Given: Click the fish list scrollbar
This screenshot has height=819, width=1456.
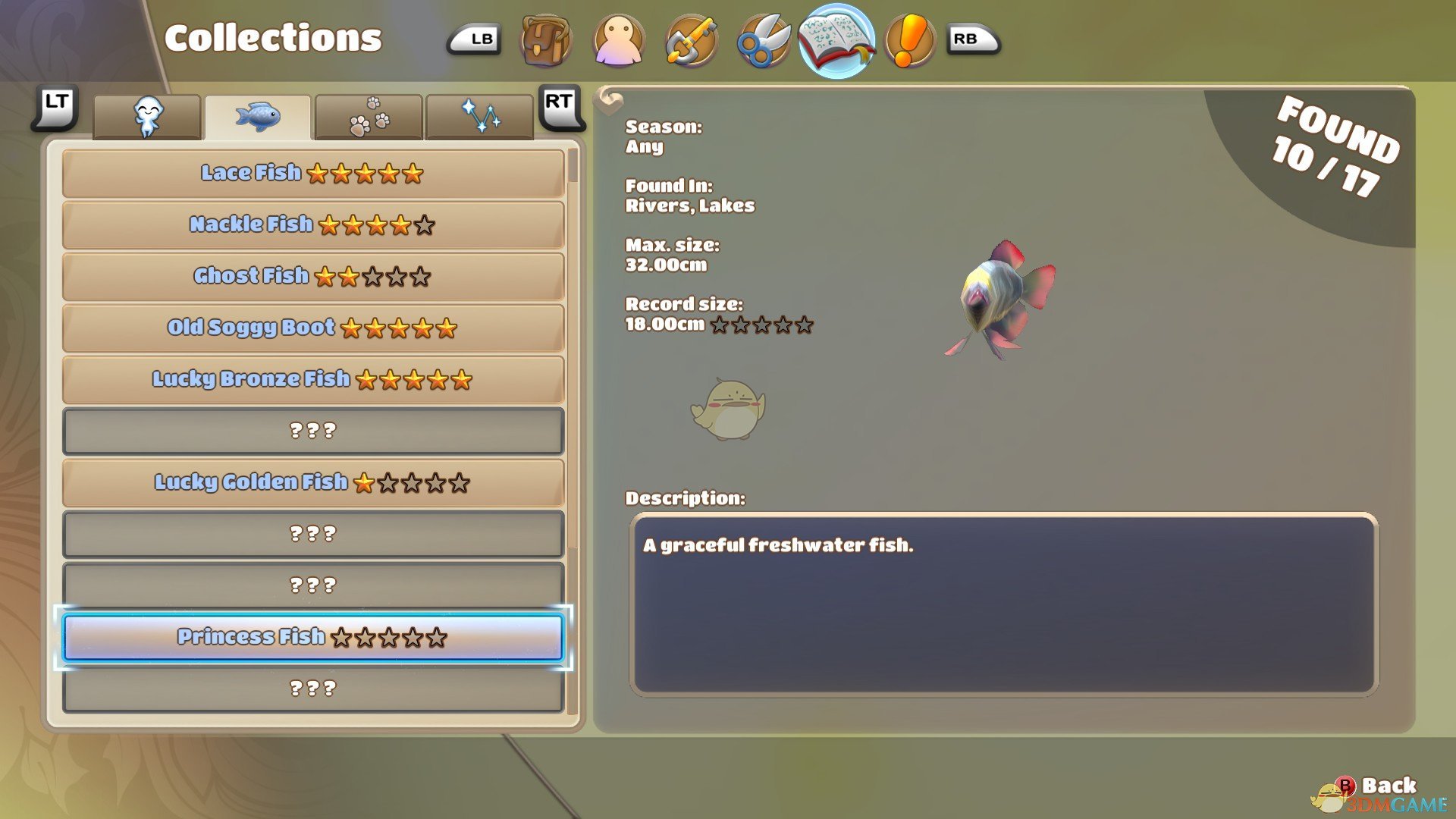Looking at the screenshot, I should 573,166.
